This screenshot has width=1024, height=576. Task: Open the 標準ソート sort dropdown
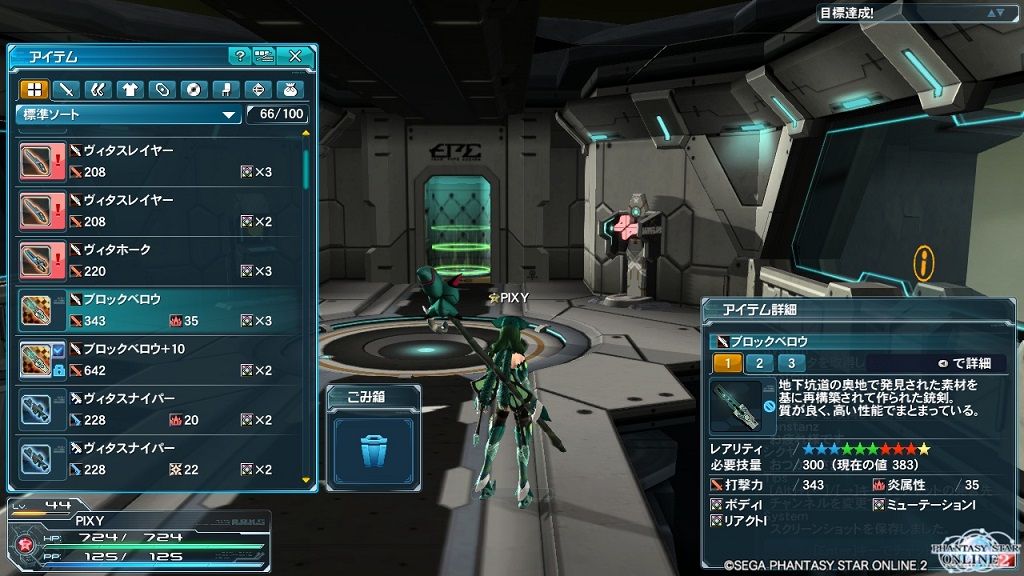(x=129, y=114)
